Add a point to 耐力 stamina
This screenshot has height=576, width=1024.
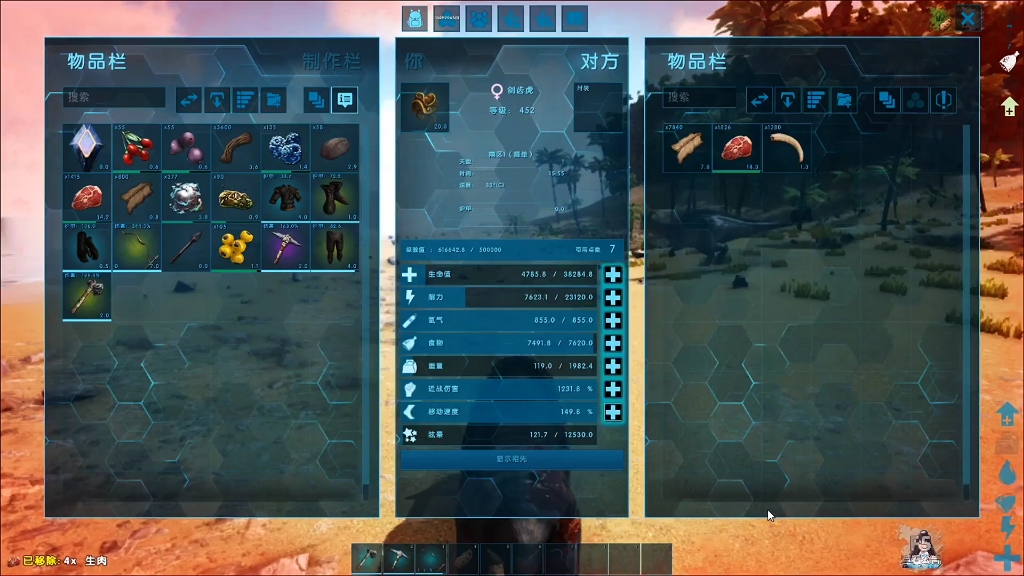(x=613, y=297)
